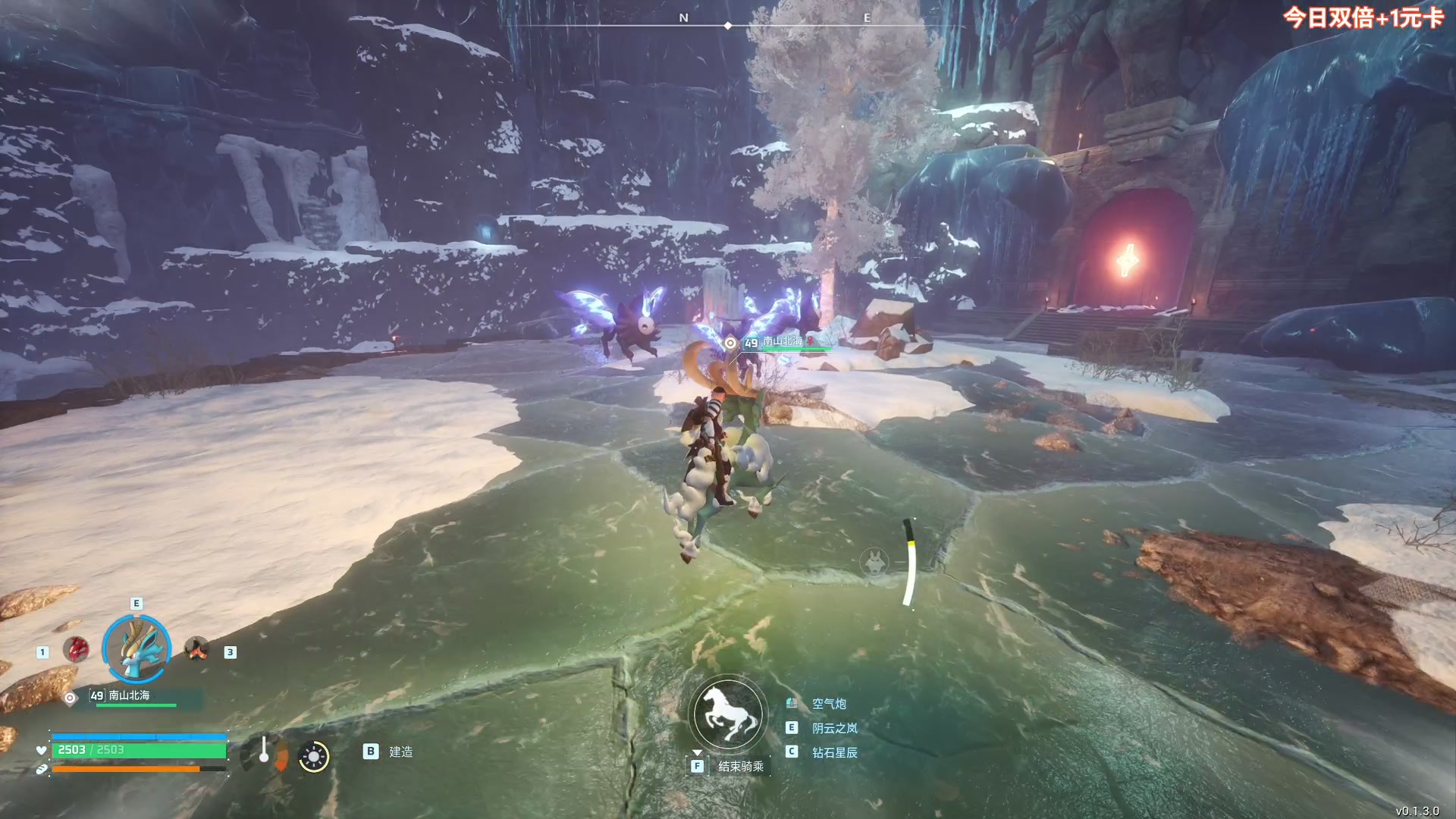This screenshot has width=1456, height=819.
Task: Use the 阴云之岚 skill
Action: [x=834, y=728]
